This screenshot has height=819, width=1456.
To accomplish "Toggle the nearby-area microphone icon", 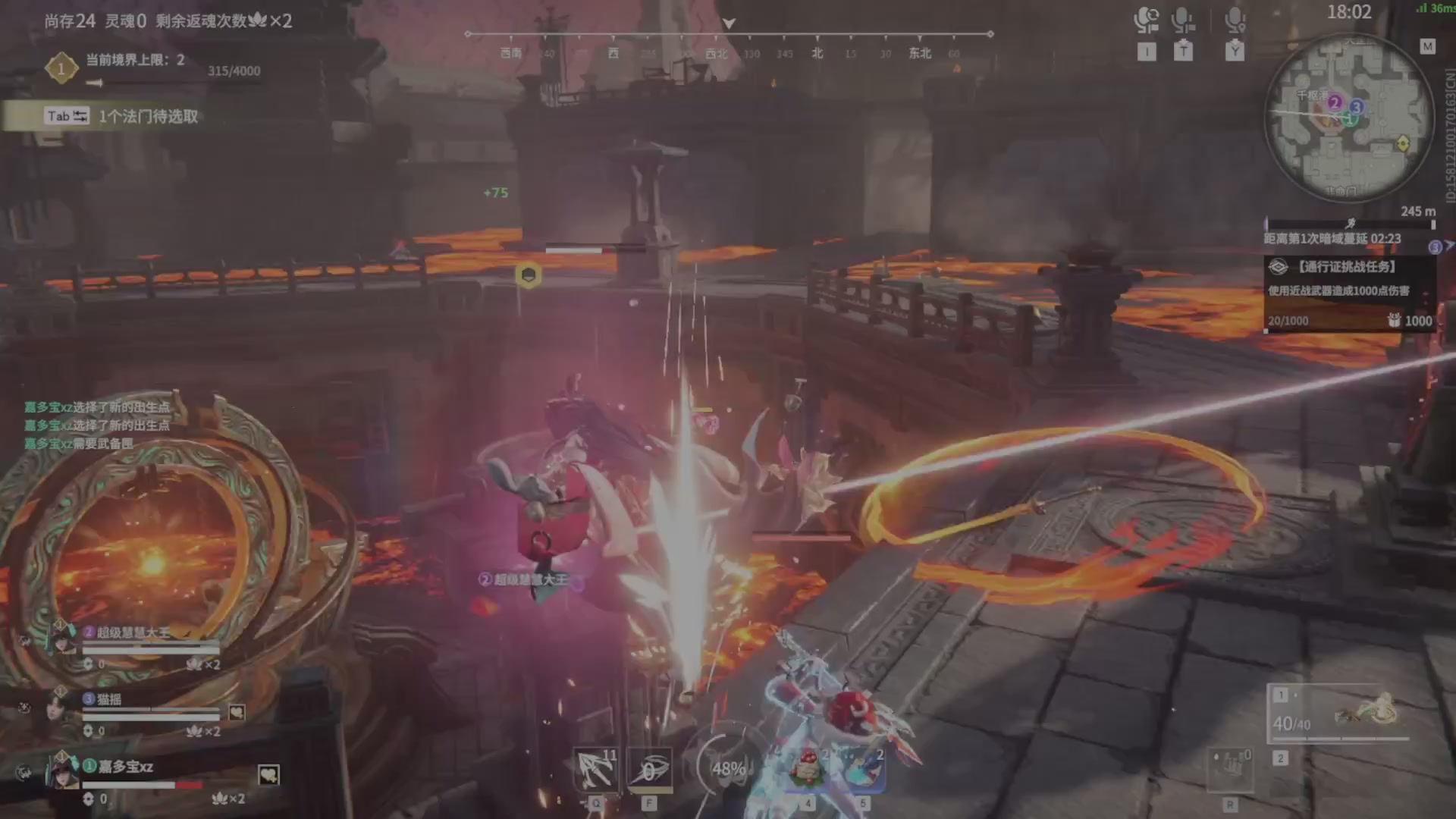I will pyautogui.click(x=1235, y=20).
